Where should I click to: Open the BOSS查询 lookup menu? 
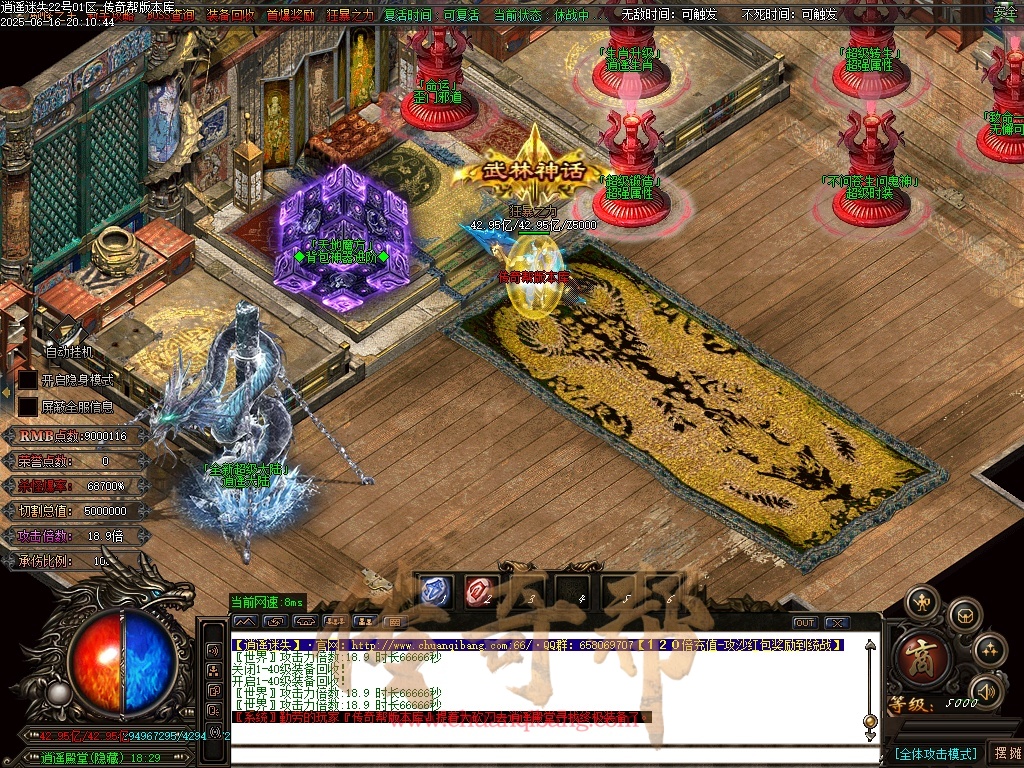tap(171, 16)
